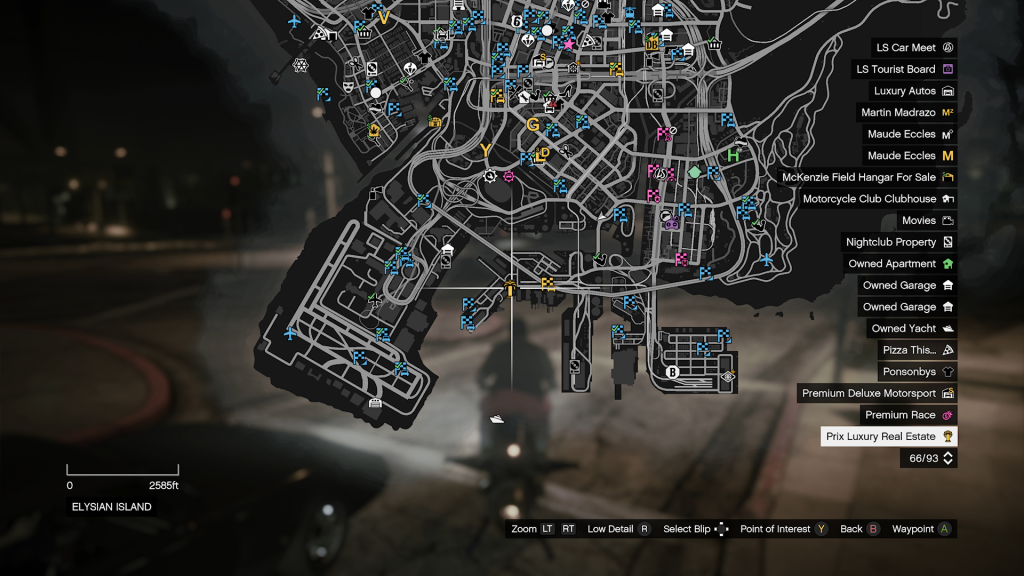The image size is (1024, 576).
Task: Select the white yacht blip in the water
Action: click(497, 419)
